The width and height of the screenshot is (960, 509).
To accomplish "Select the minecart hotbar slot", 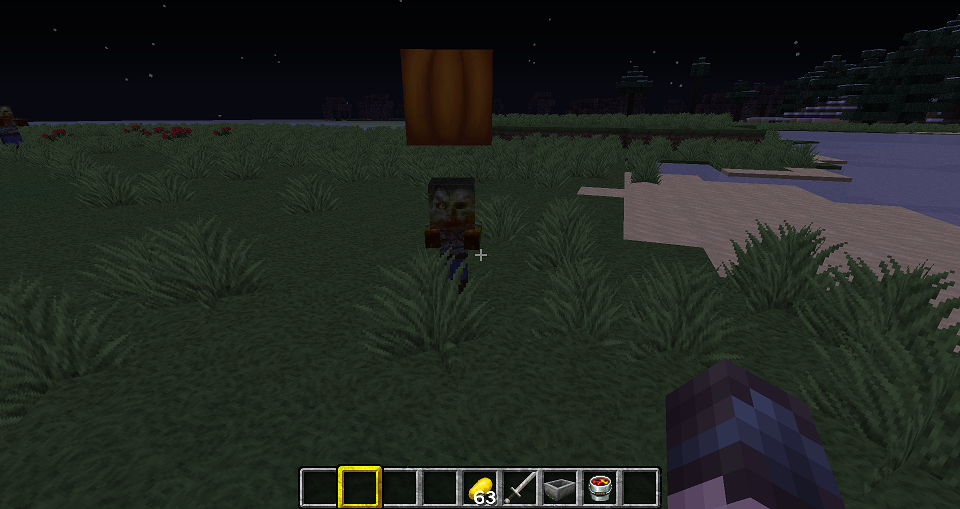I will point(560,488).
